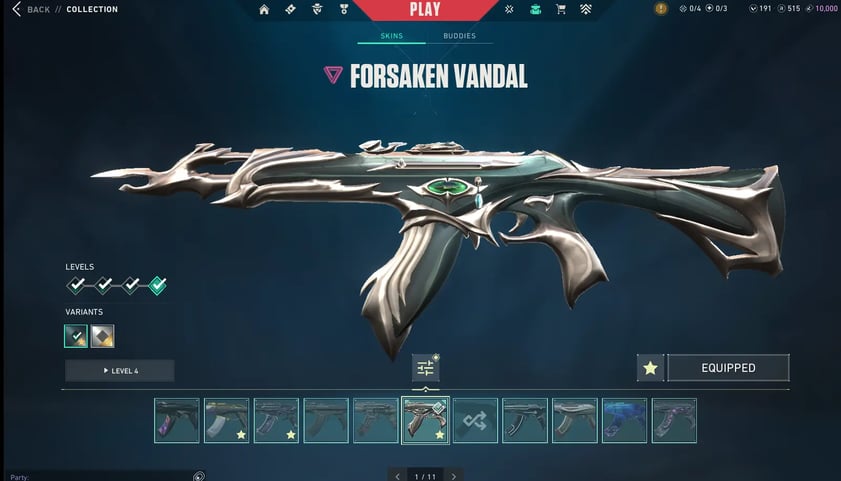The image size is (841, 481).
Task: Select the random shuffle skin tile
Action: coord(475,421)
